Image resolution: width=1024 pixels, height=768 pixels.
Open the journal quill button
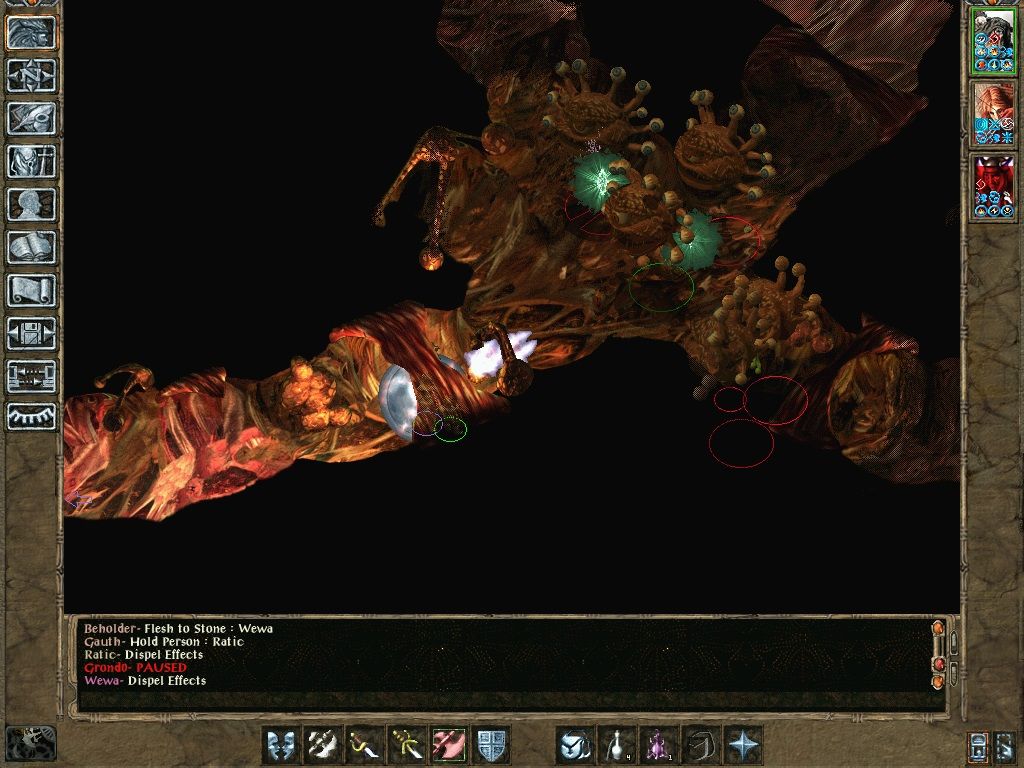(x=31, y=119)
